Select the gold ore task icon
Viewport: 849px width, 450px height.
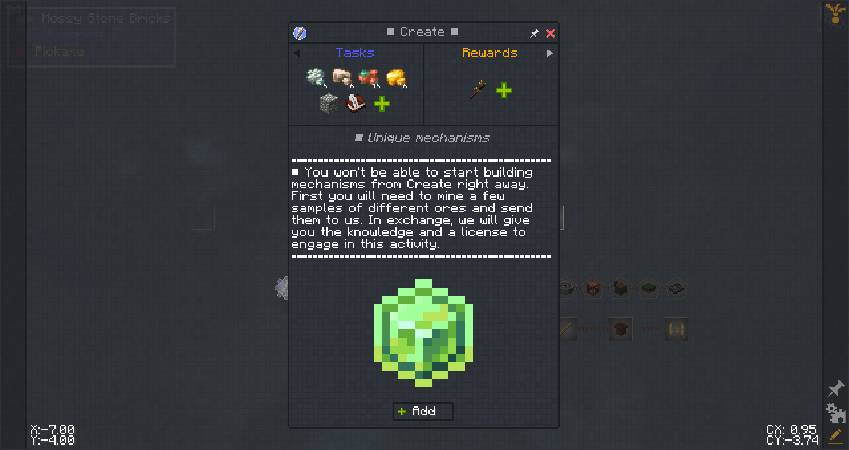coord(395,78)
